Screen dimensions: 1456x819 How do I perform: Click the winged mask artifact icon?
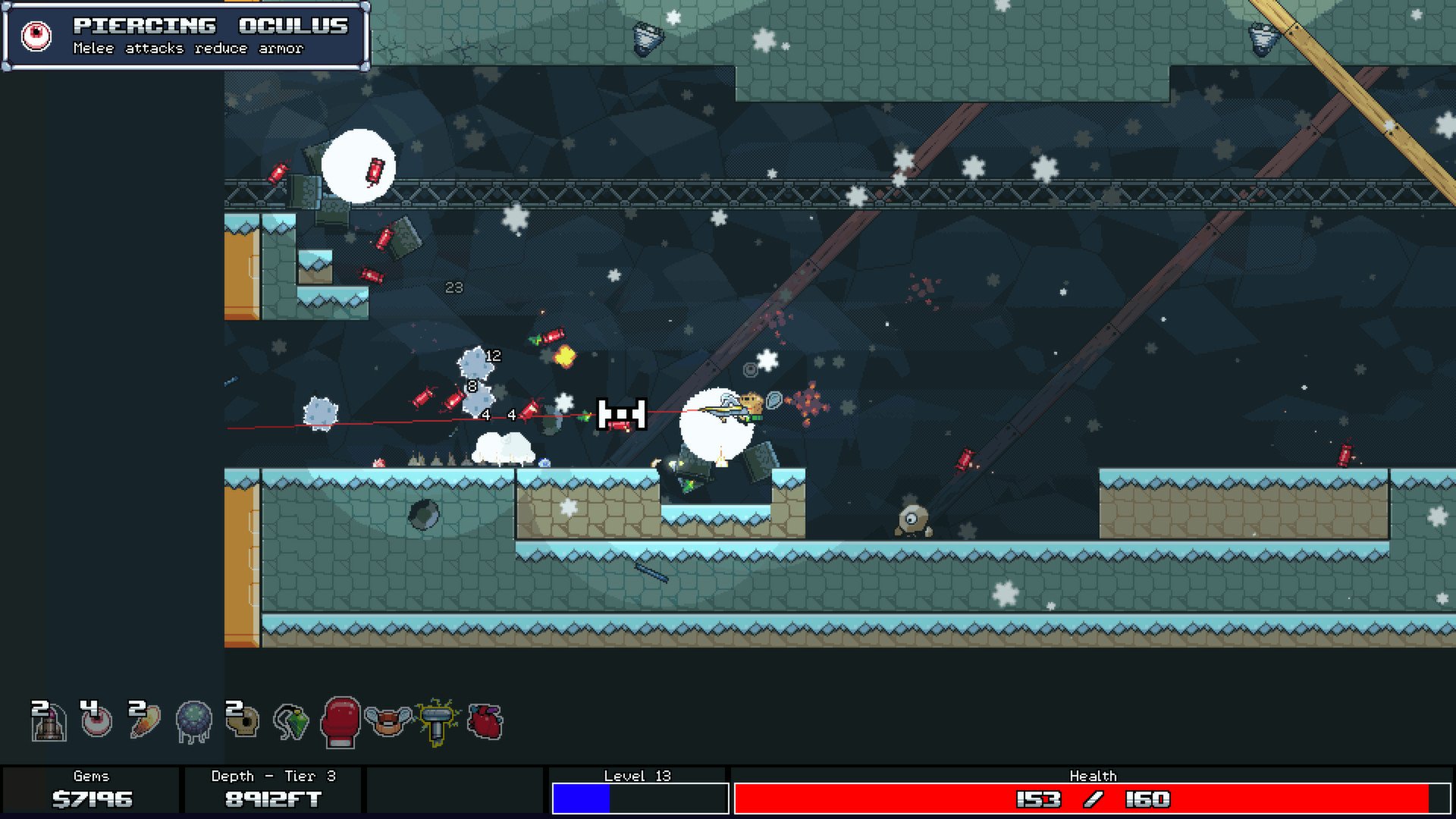click(x=390, y=724)
